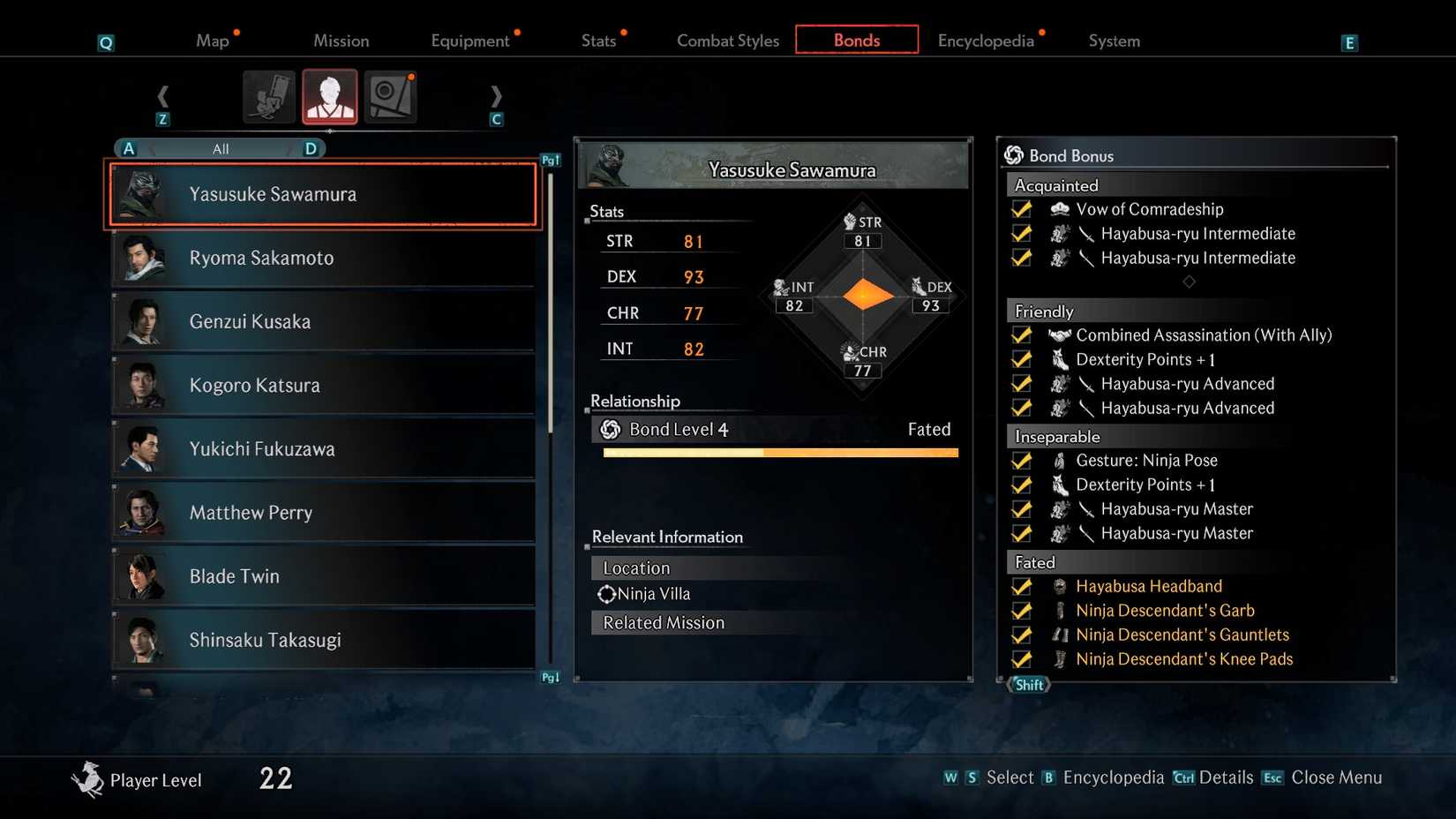The image size is (1456, 819).
Task: Click the right C arrow to switch category
Action: [496, 96]
